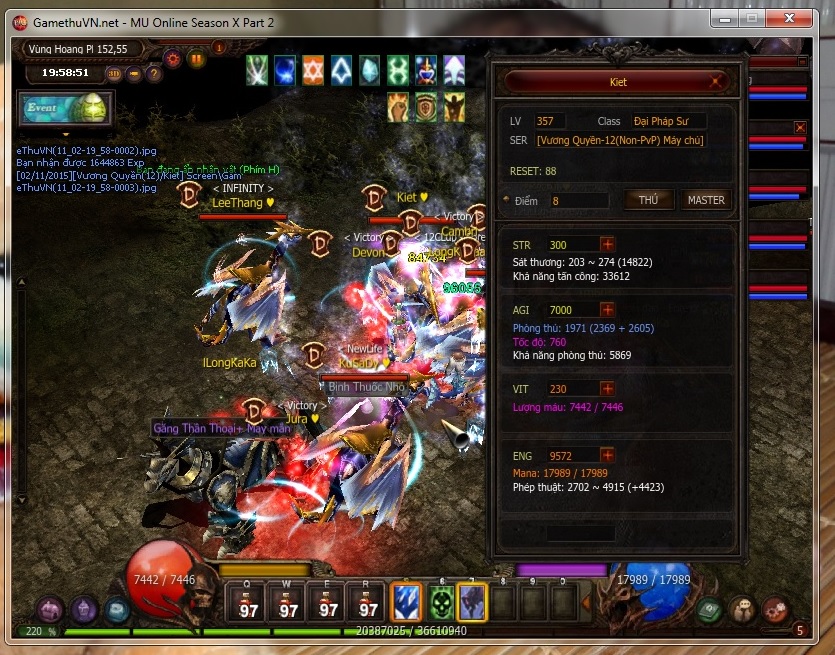Viewport: 835px width, 655px height.
Task: Use the potion in the Q slot
Action: (x=248, y=603)
